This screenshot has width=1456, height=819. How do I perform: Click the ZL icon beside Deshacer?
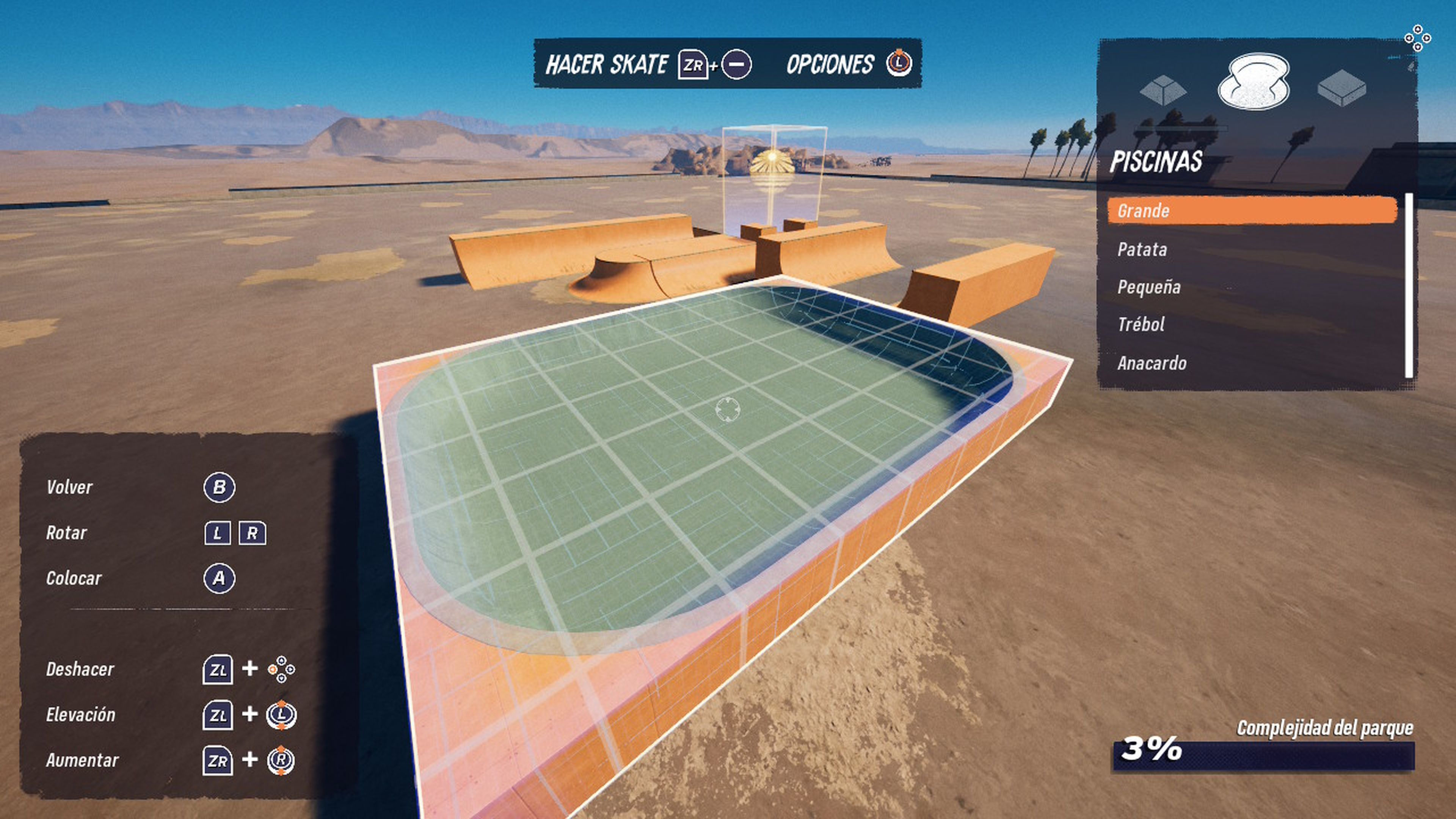[x=219, y=670]
